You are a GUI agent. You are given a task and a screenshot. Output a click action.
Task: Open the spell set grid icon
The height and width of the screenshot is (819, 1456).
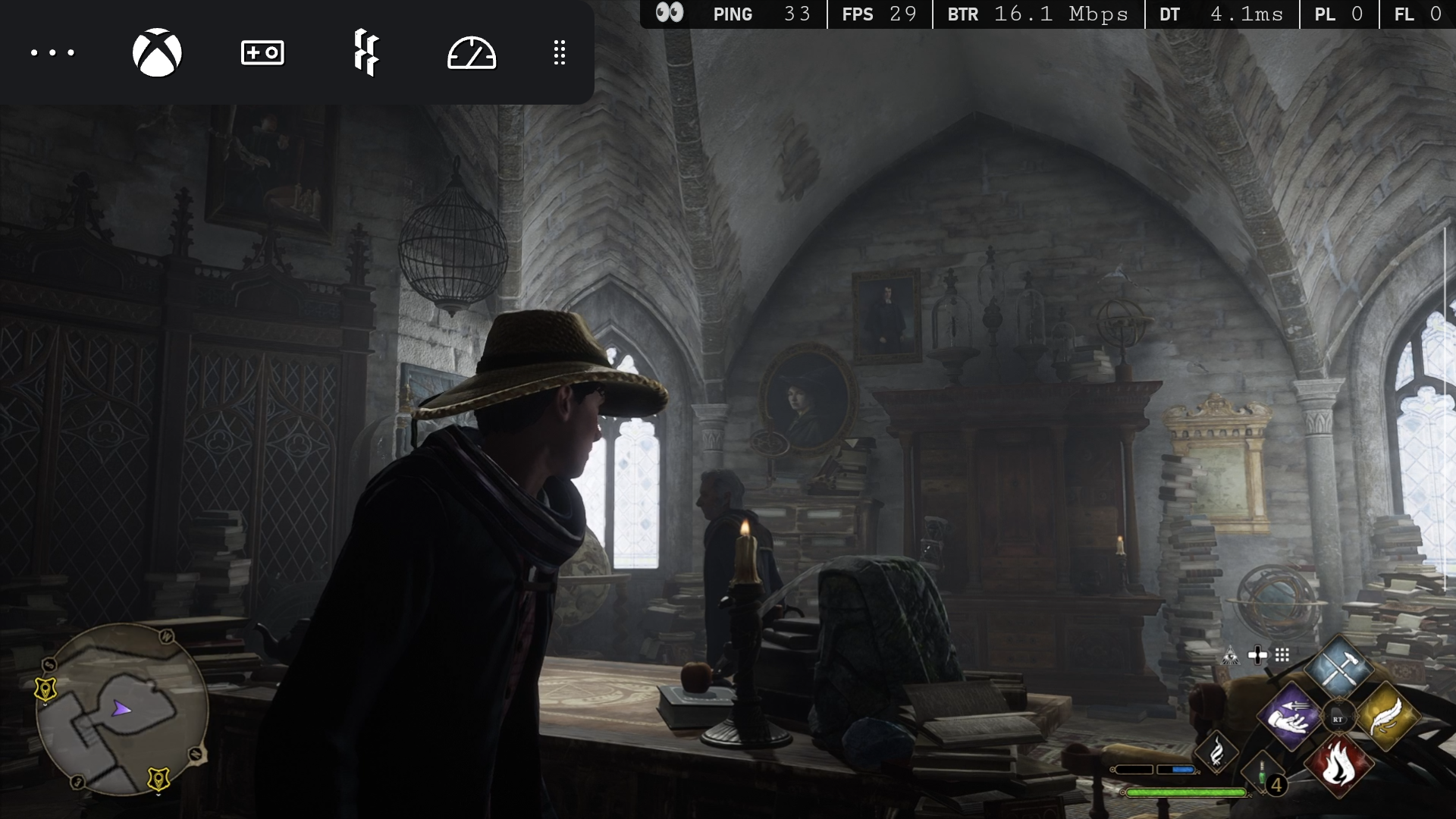(1282, 655)
